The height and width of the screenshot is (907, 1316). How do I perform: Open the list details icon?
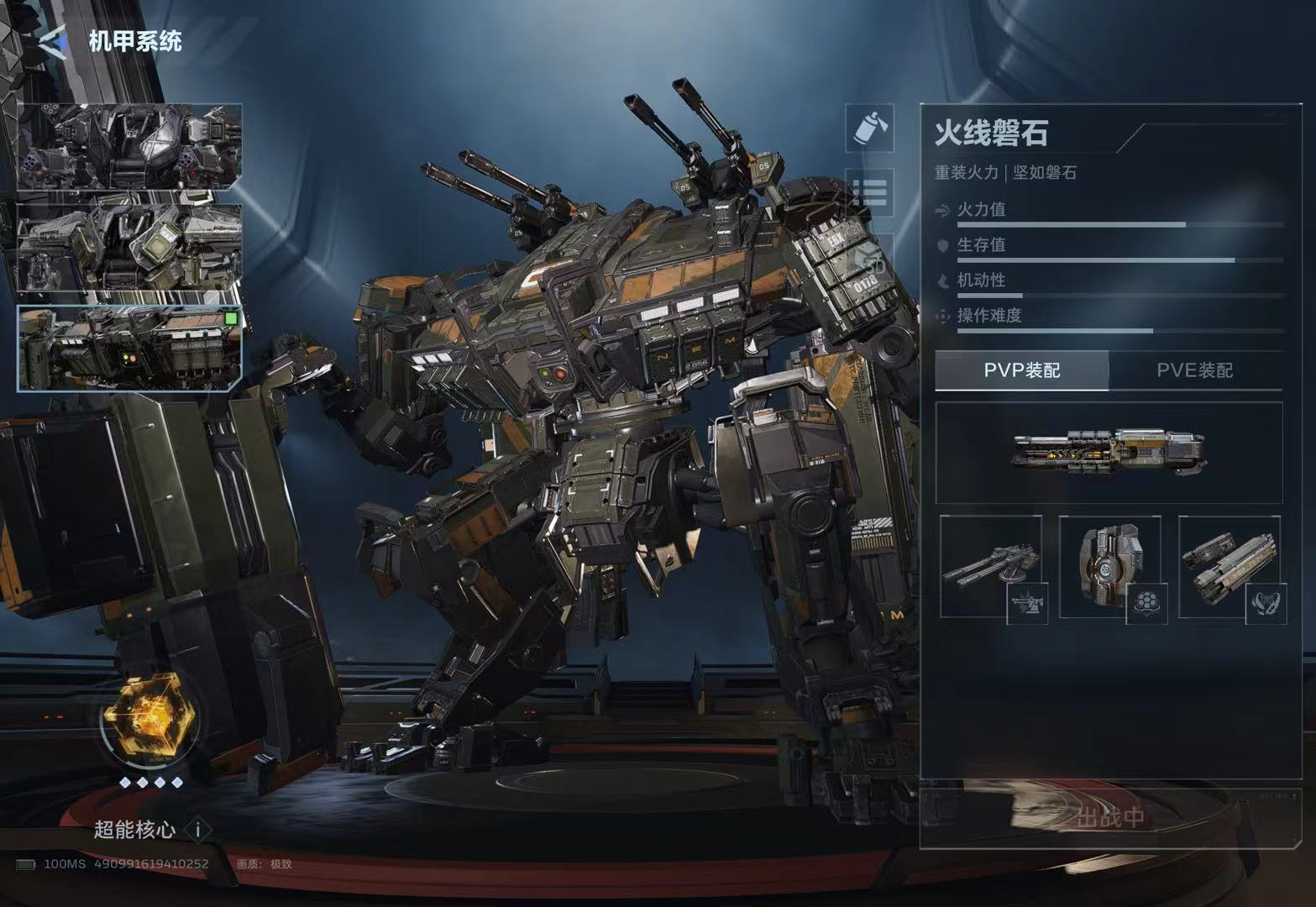click(x=869, y=193)
